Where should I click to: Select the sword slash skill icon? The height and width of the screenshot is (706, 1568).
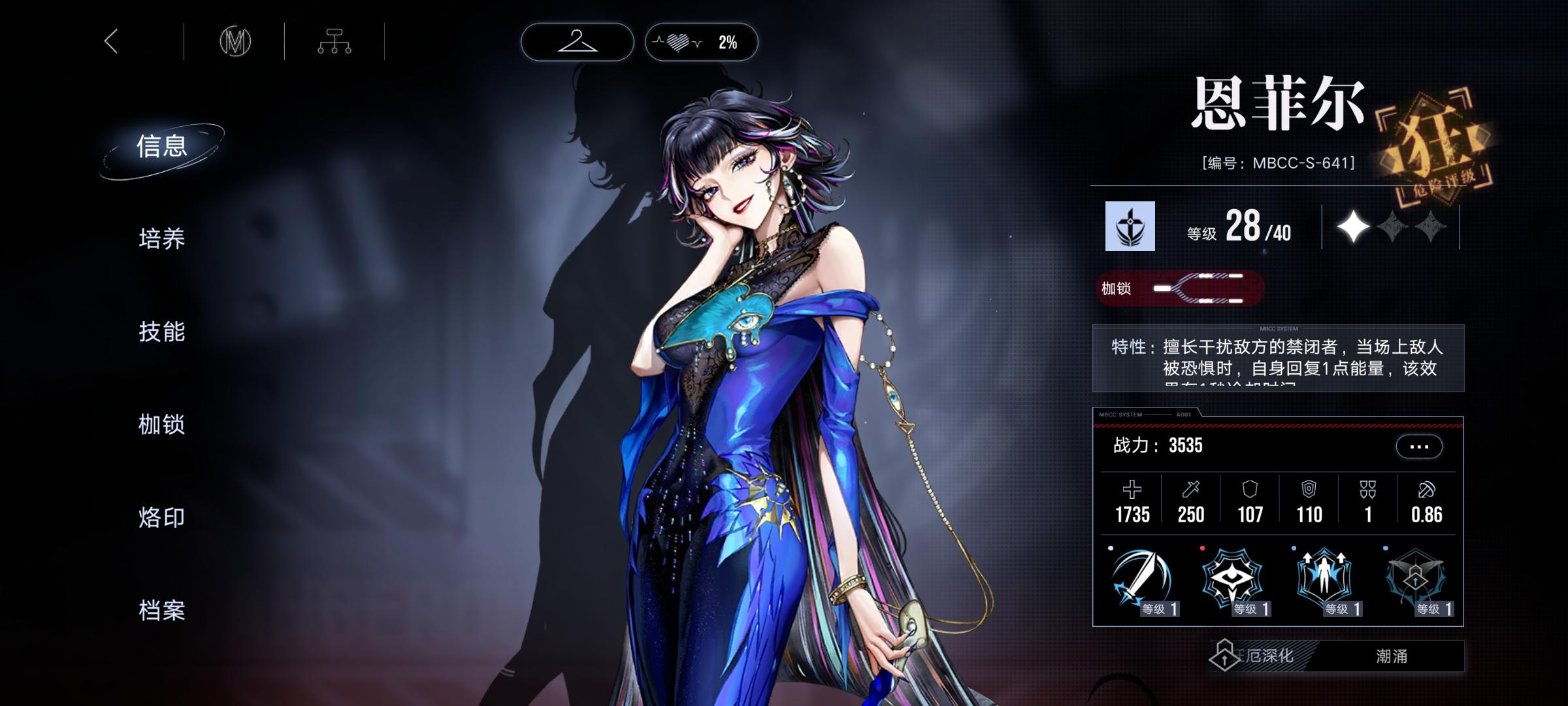tap(1141, 579)
